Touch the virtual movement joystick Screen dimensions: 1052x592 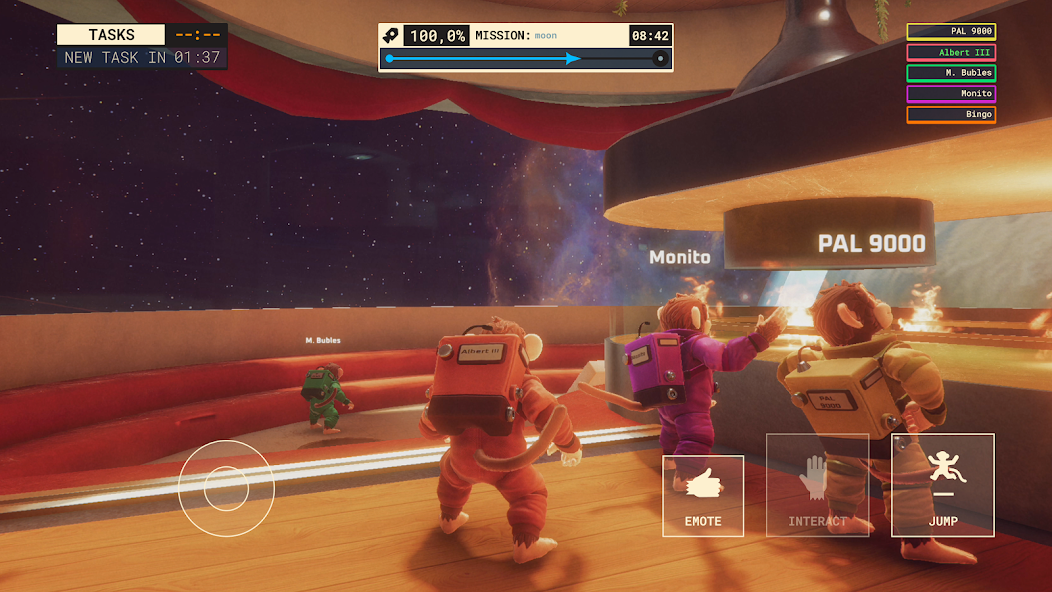coord(226,487)
